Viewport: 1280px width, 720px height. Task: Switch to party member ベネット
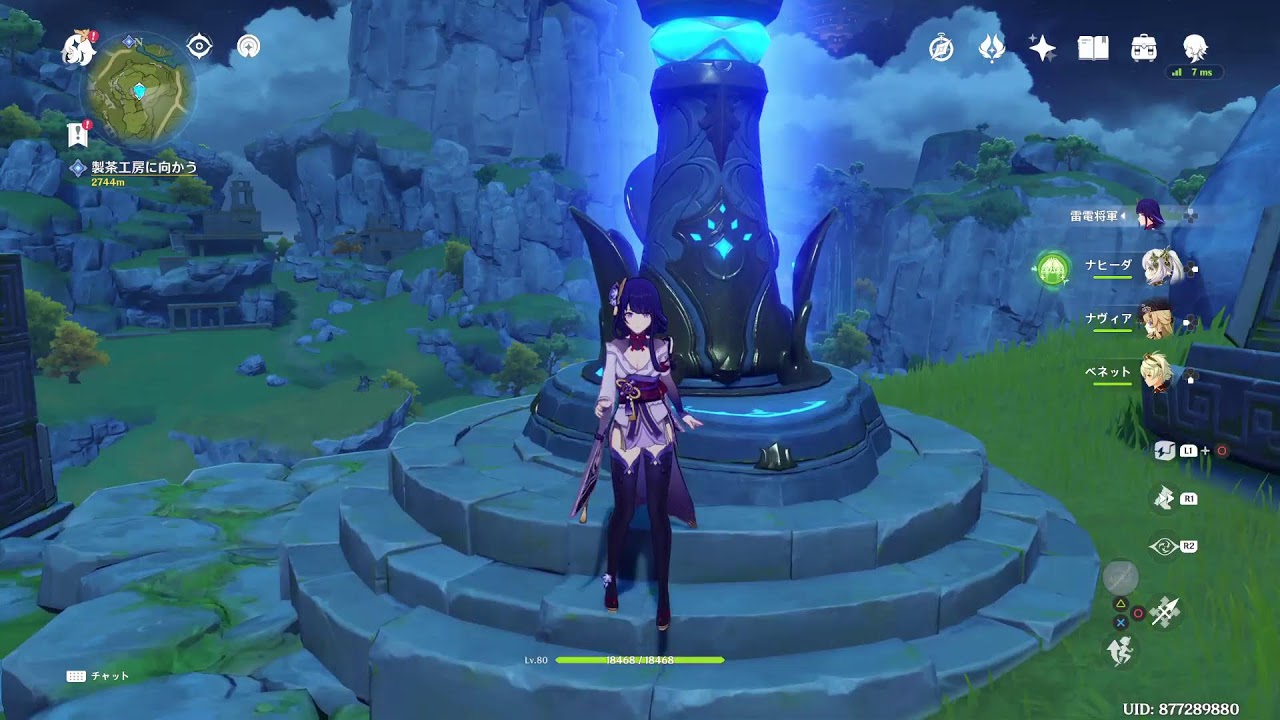click(x=1156, y=373)
